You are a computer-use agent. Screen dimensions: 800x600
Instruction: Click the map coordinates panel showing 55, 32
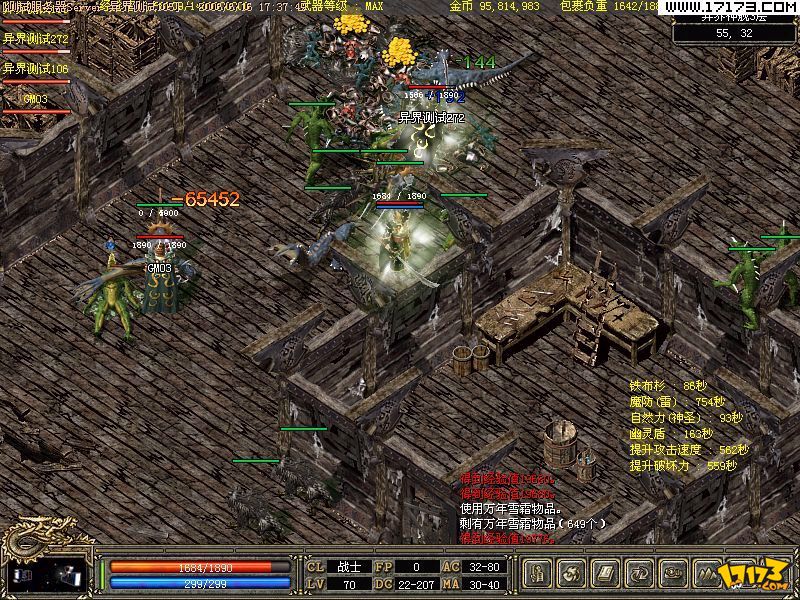click(734, 33)
